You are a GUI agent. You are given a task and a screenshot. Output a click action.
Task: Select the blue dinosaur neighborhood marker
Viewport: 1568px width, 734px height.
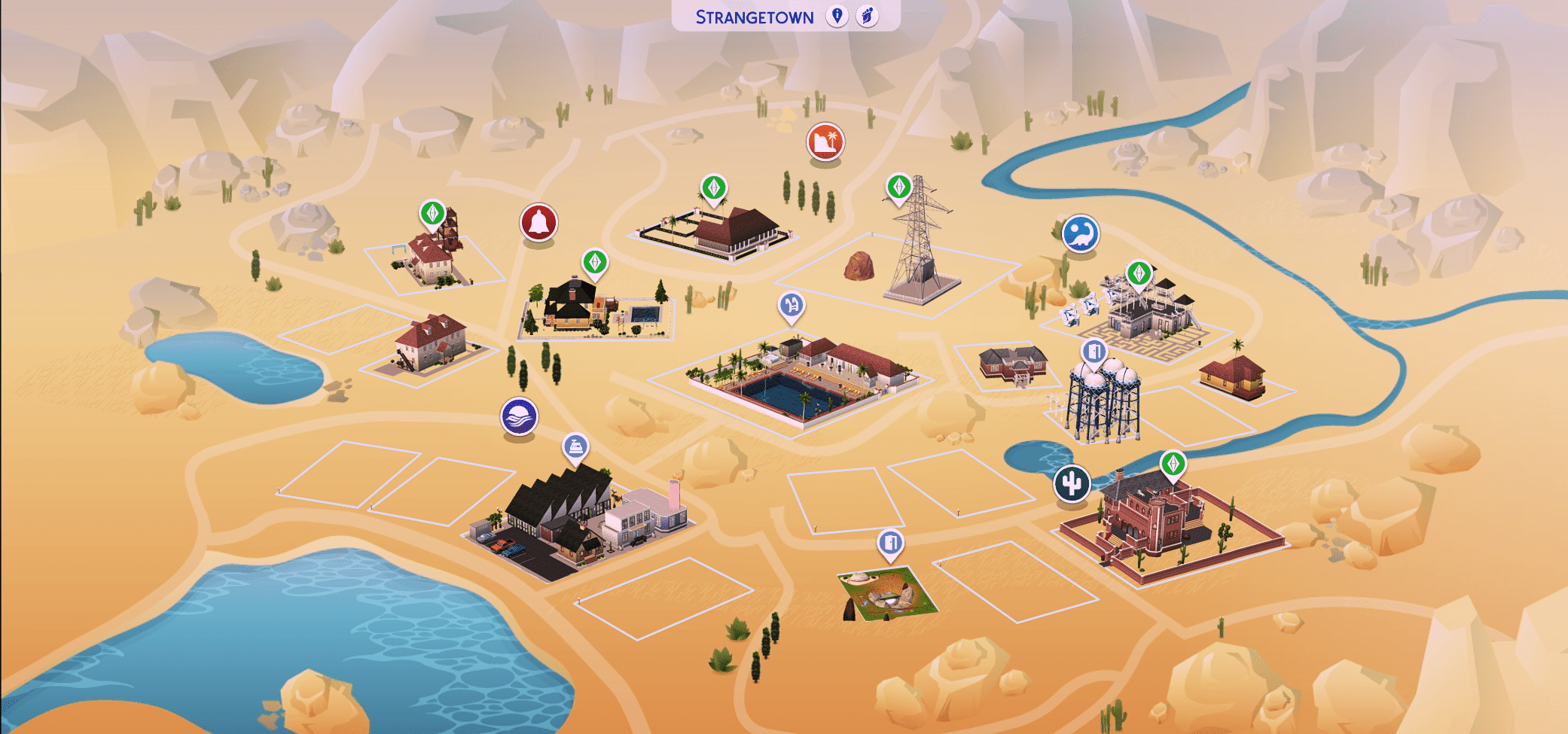pyautogui.click(x=1080, y=233)
